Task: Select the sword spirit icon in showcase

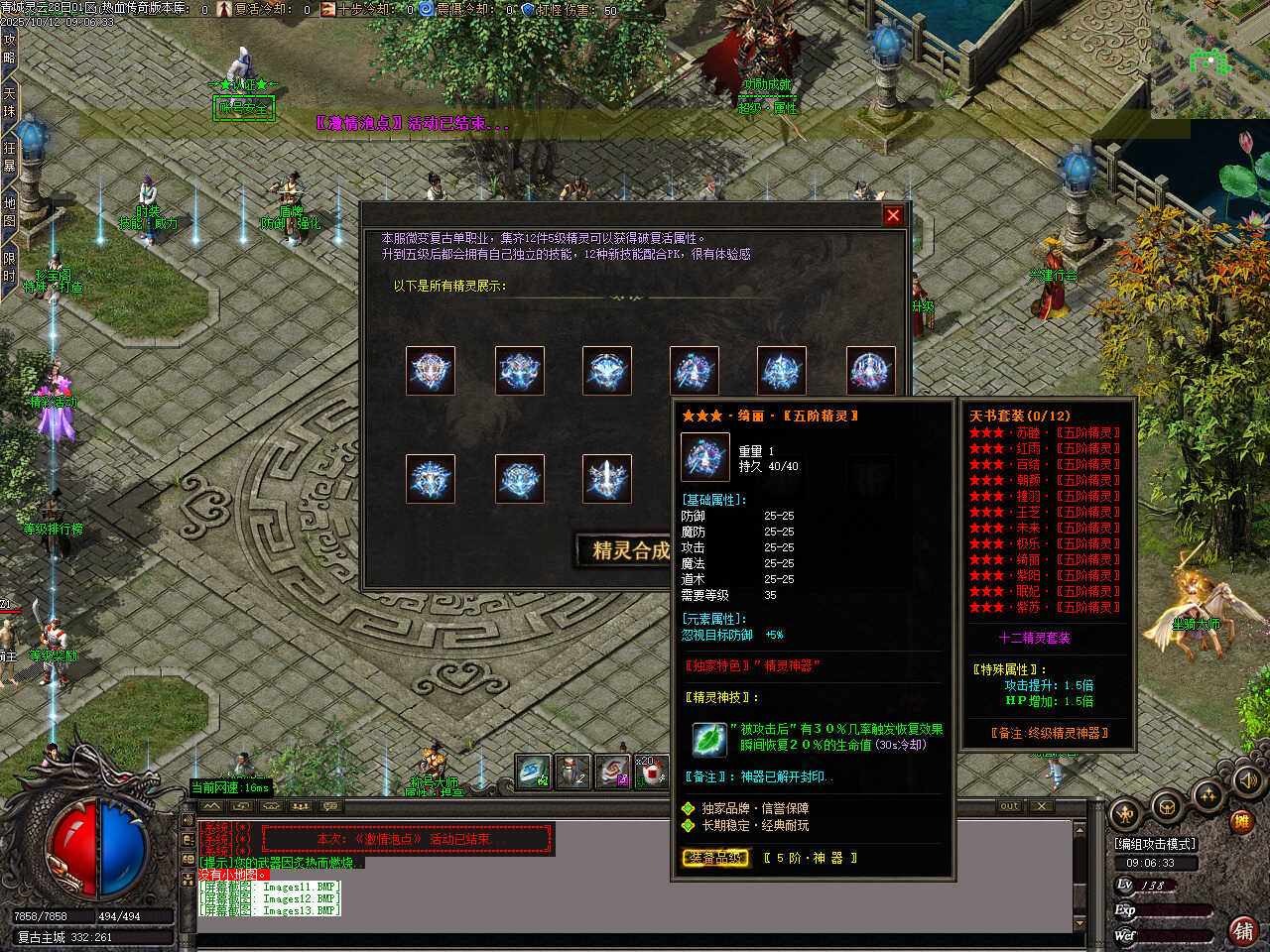Action: [x=606, y=479]
